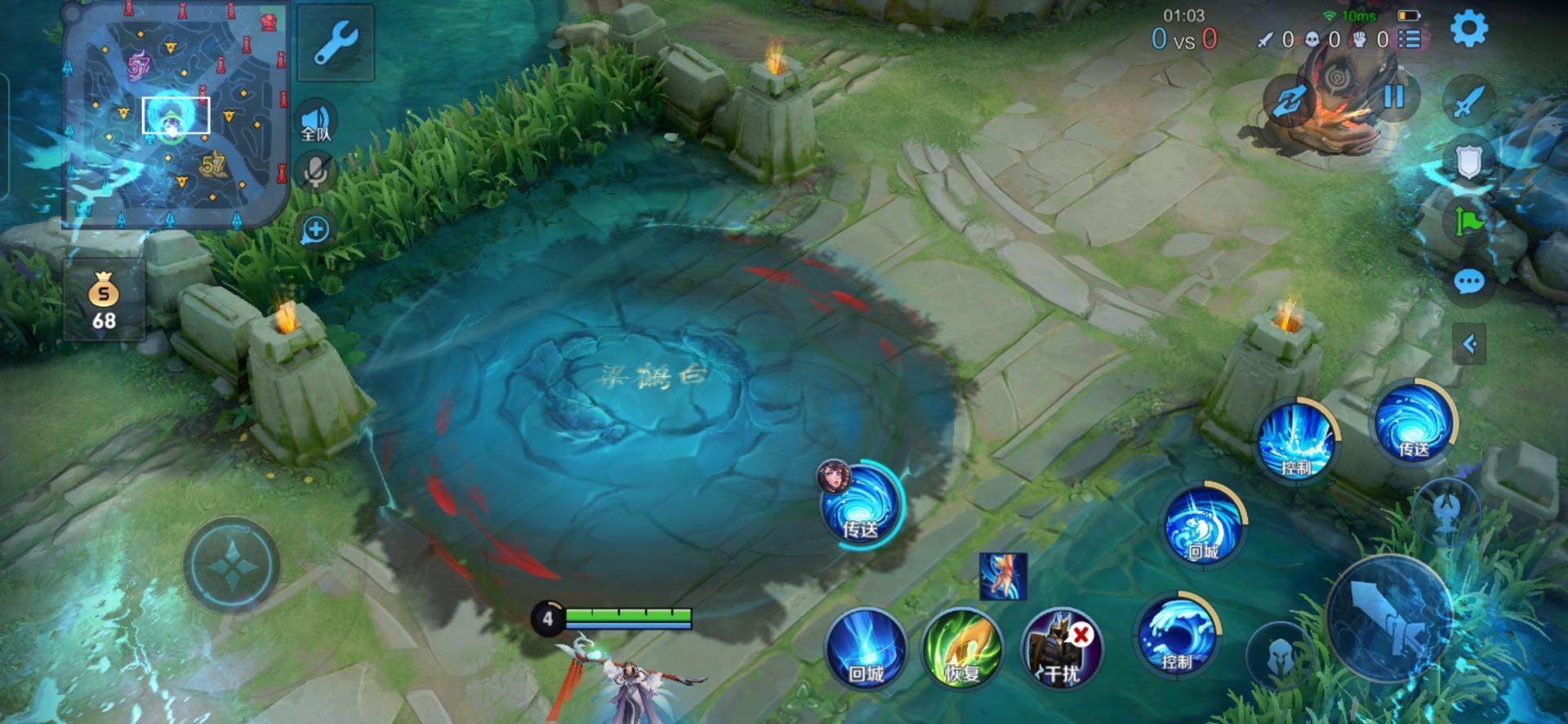
Task: Click the wrench tool button
Action: tap(336, 42)
